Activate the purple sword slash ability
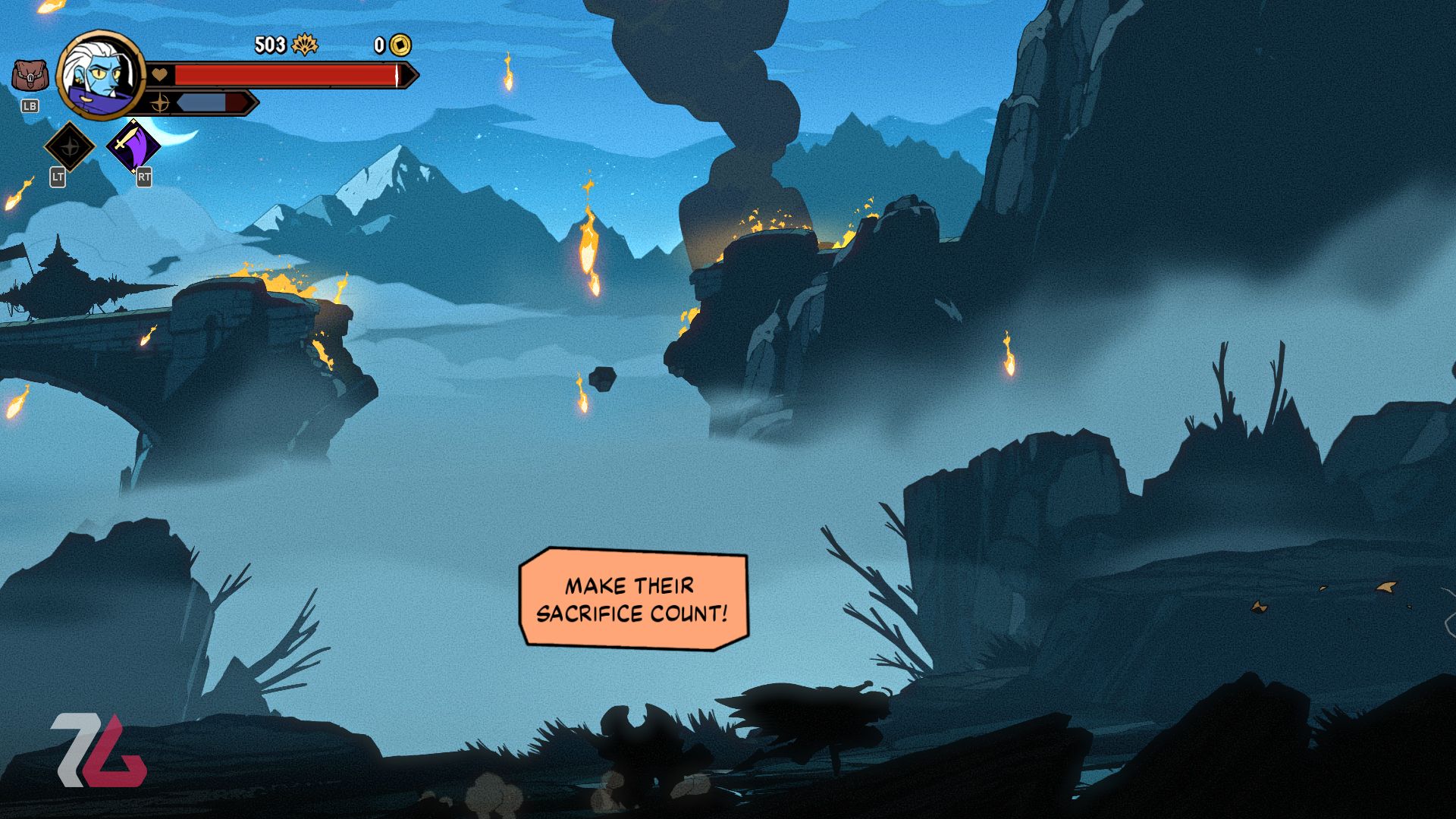This screenshot has width=1456, height=819. point(133,145)
